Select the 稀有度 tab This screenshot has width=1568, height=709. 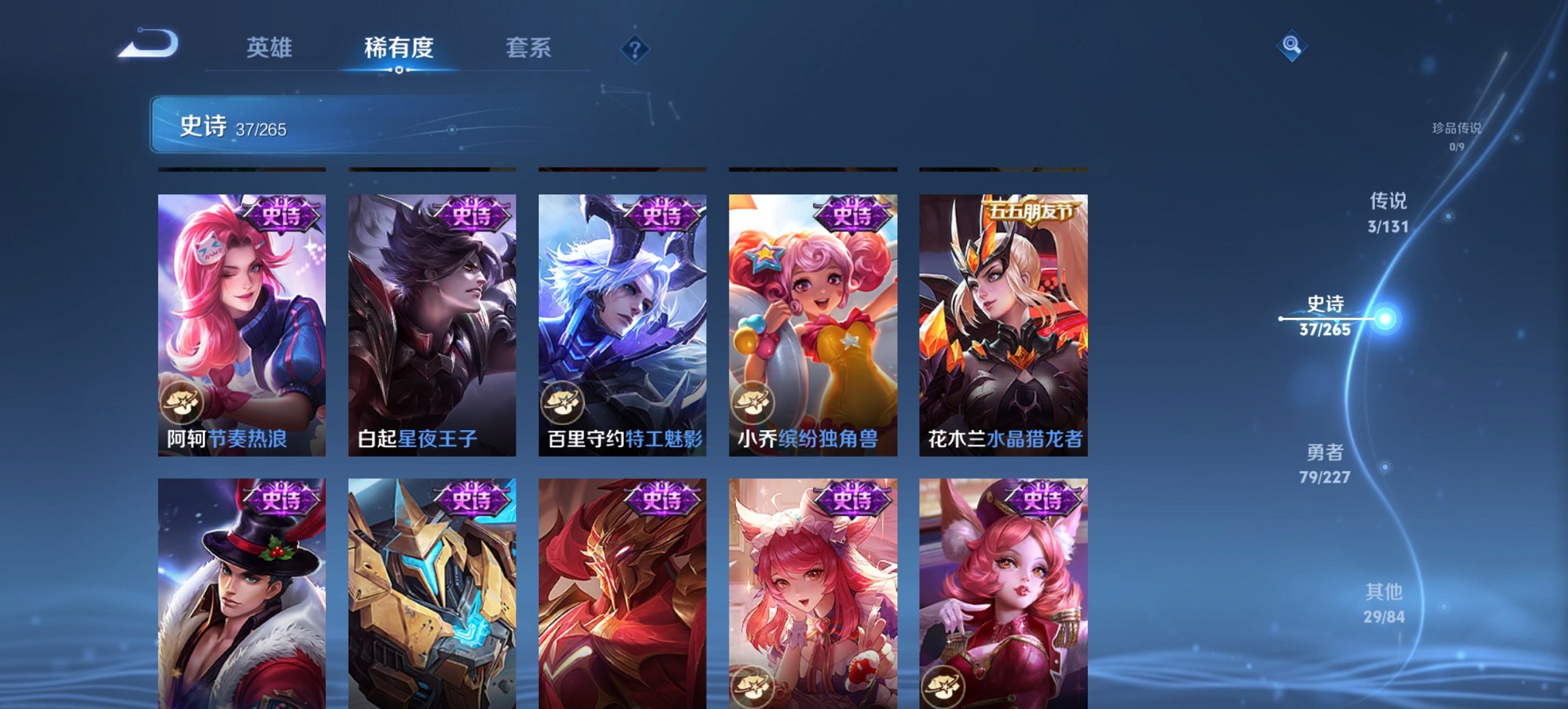point(398,48)
